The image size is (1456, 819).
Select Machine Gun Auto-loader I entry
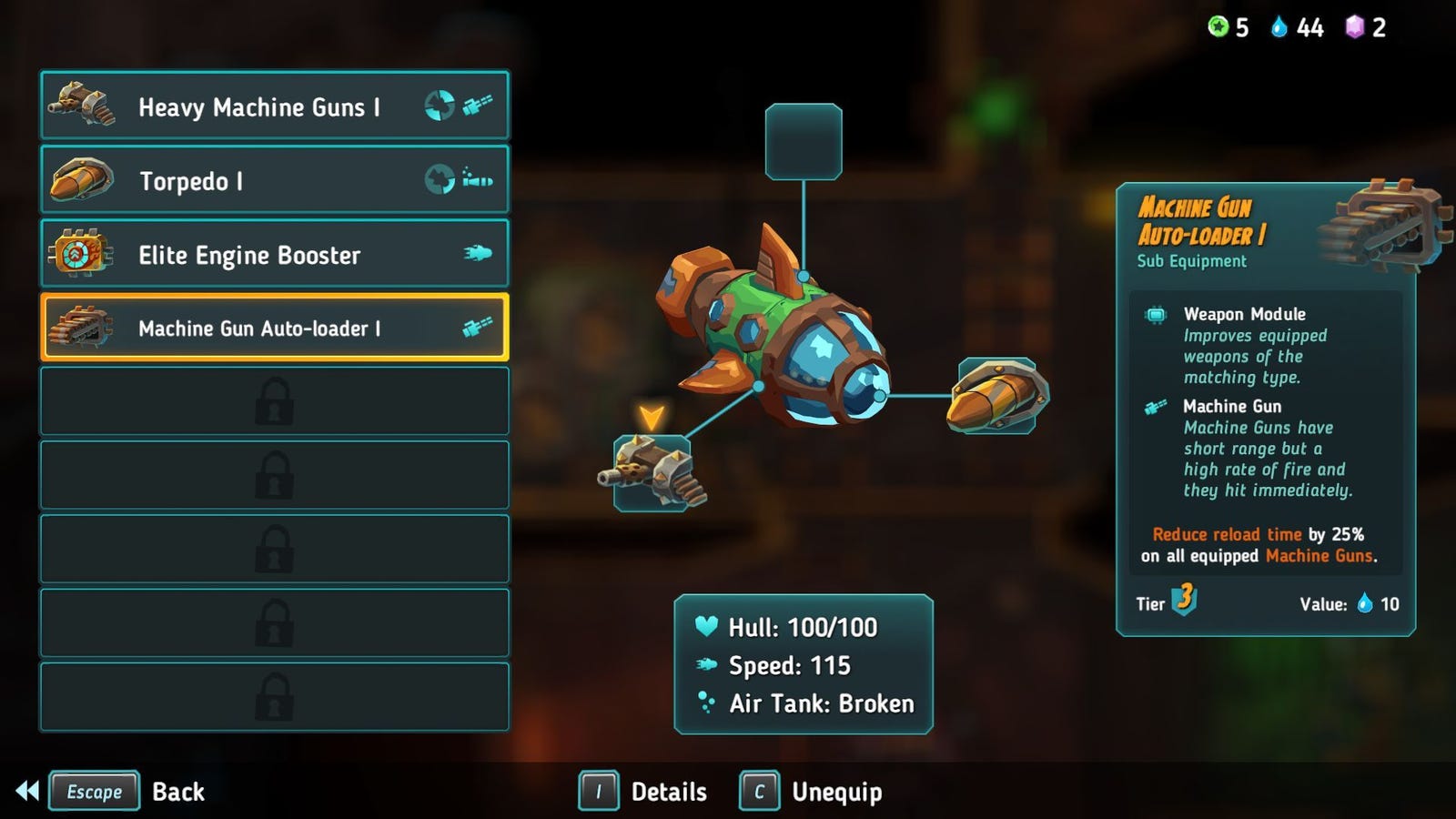pyautogui.click(x=274, y=328)
